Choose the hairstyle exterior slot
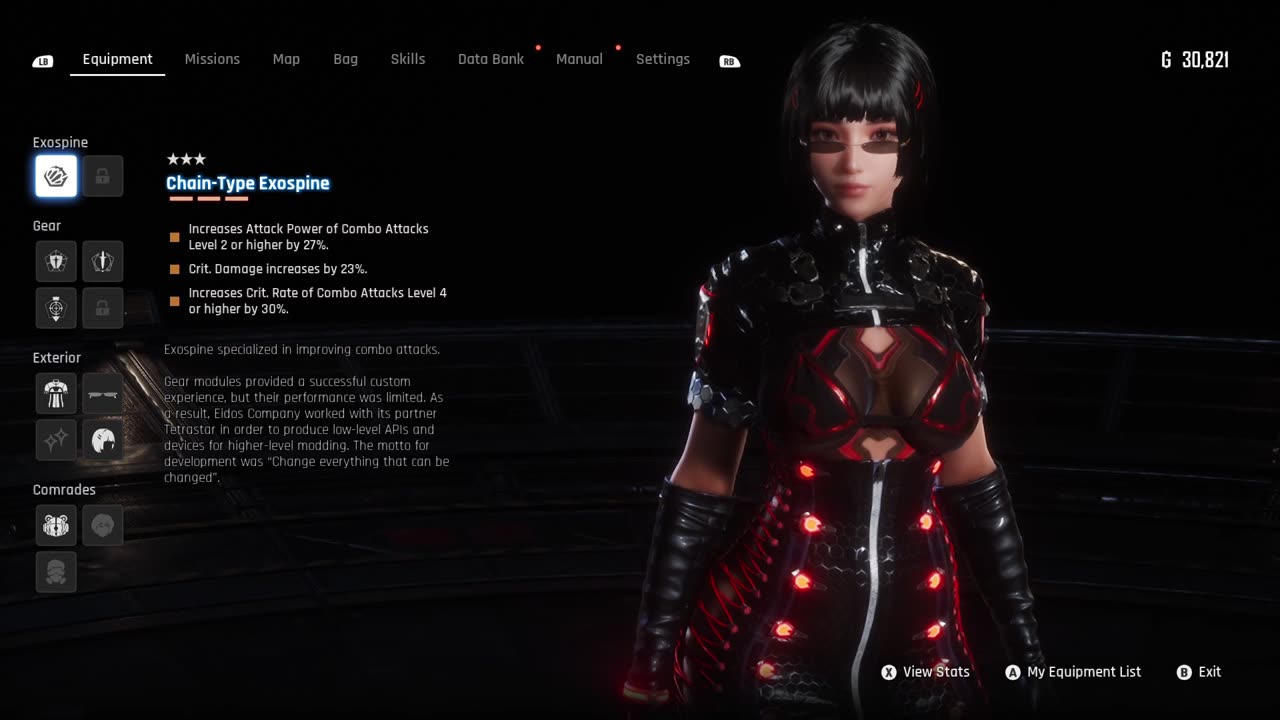The height and width of the screenshot is (720, 1280). [x=103, y=440]
